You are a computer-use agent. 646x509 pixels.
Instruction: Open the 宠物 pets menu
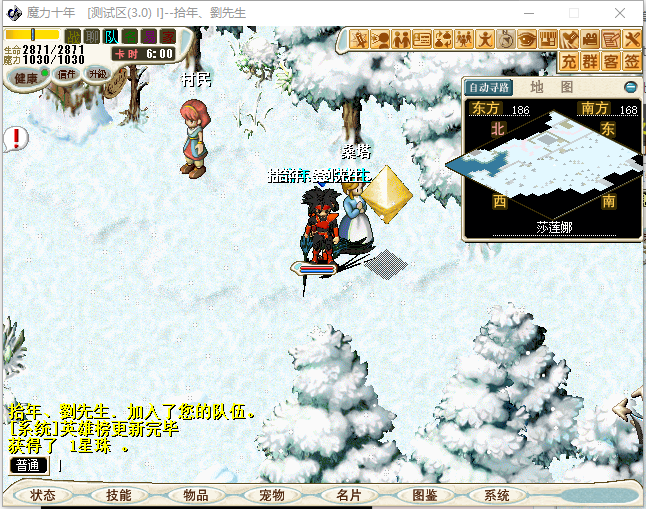click(x=272, y=495)
